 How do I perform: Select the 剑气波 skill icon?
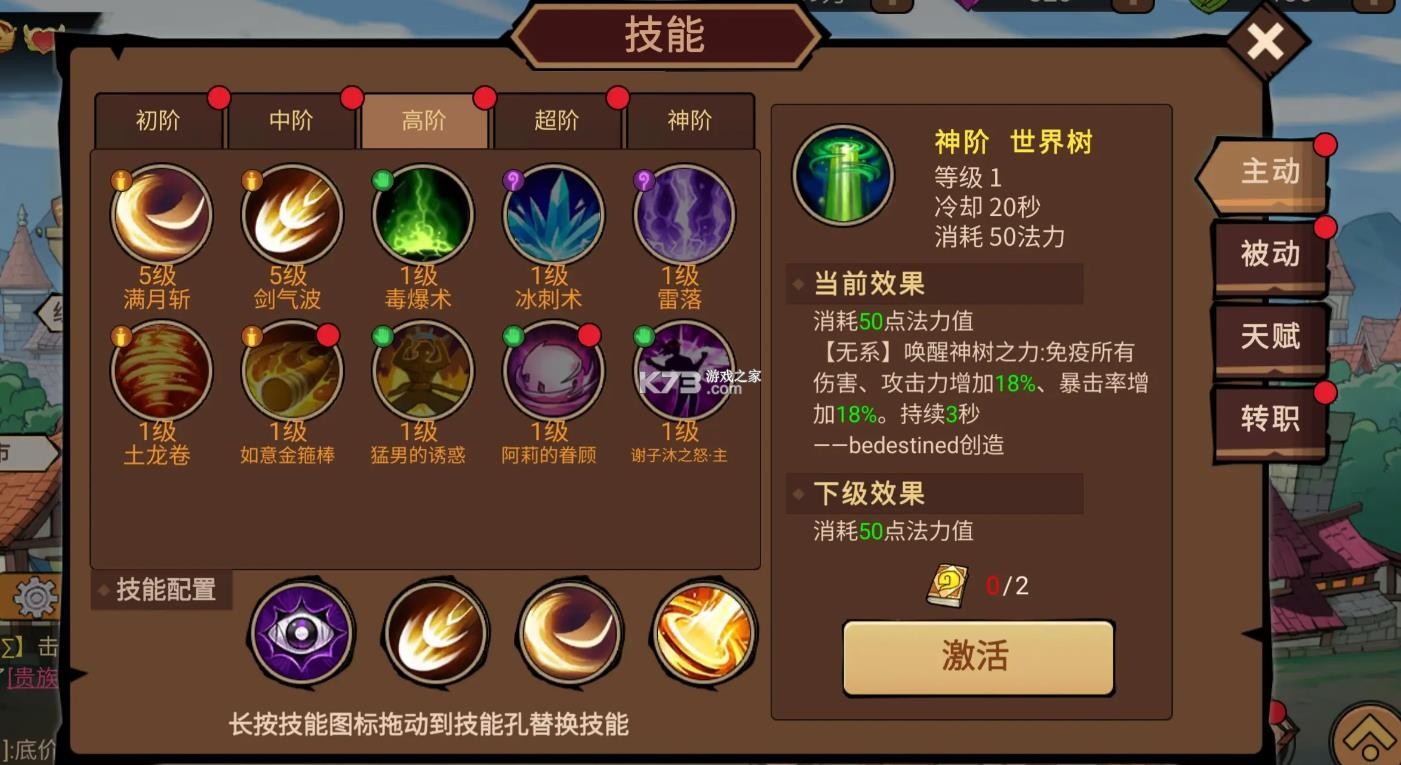click(x=291, y=214)
